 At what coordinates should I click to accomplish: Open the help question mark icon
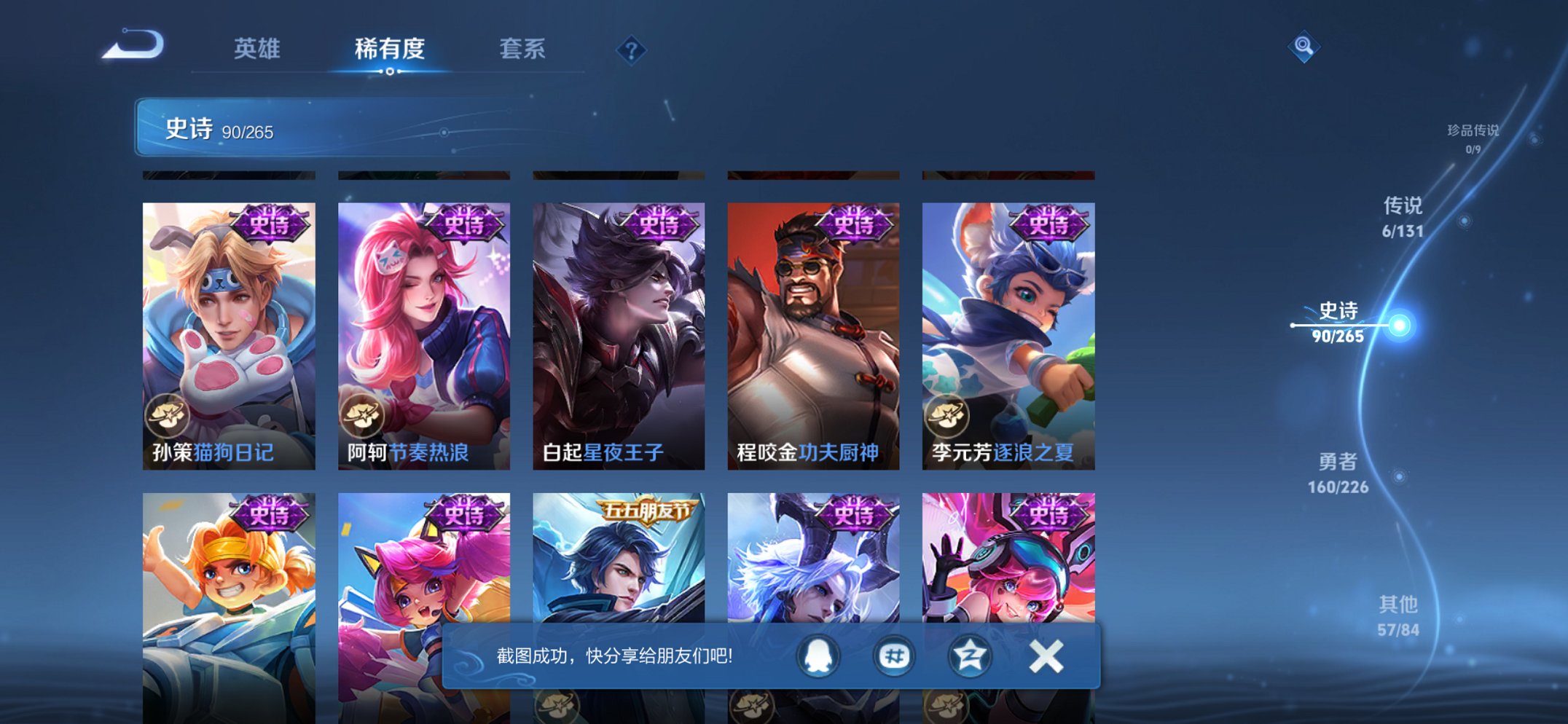click(x=633, y=50)
